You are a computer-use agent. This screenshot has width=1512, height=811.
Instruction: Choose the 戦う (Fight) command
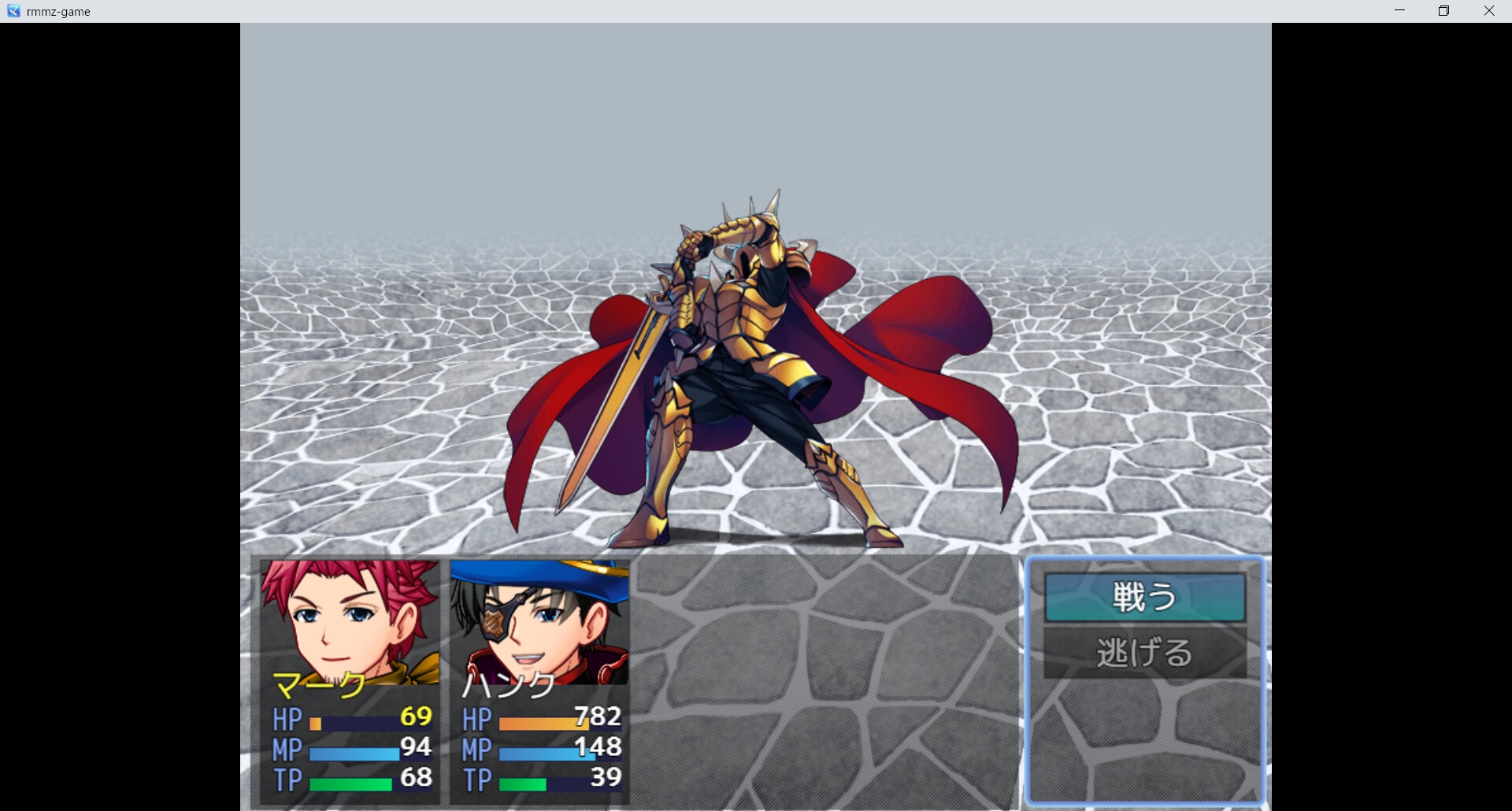[1144, 597]
